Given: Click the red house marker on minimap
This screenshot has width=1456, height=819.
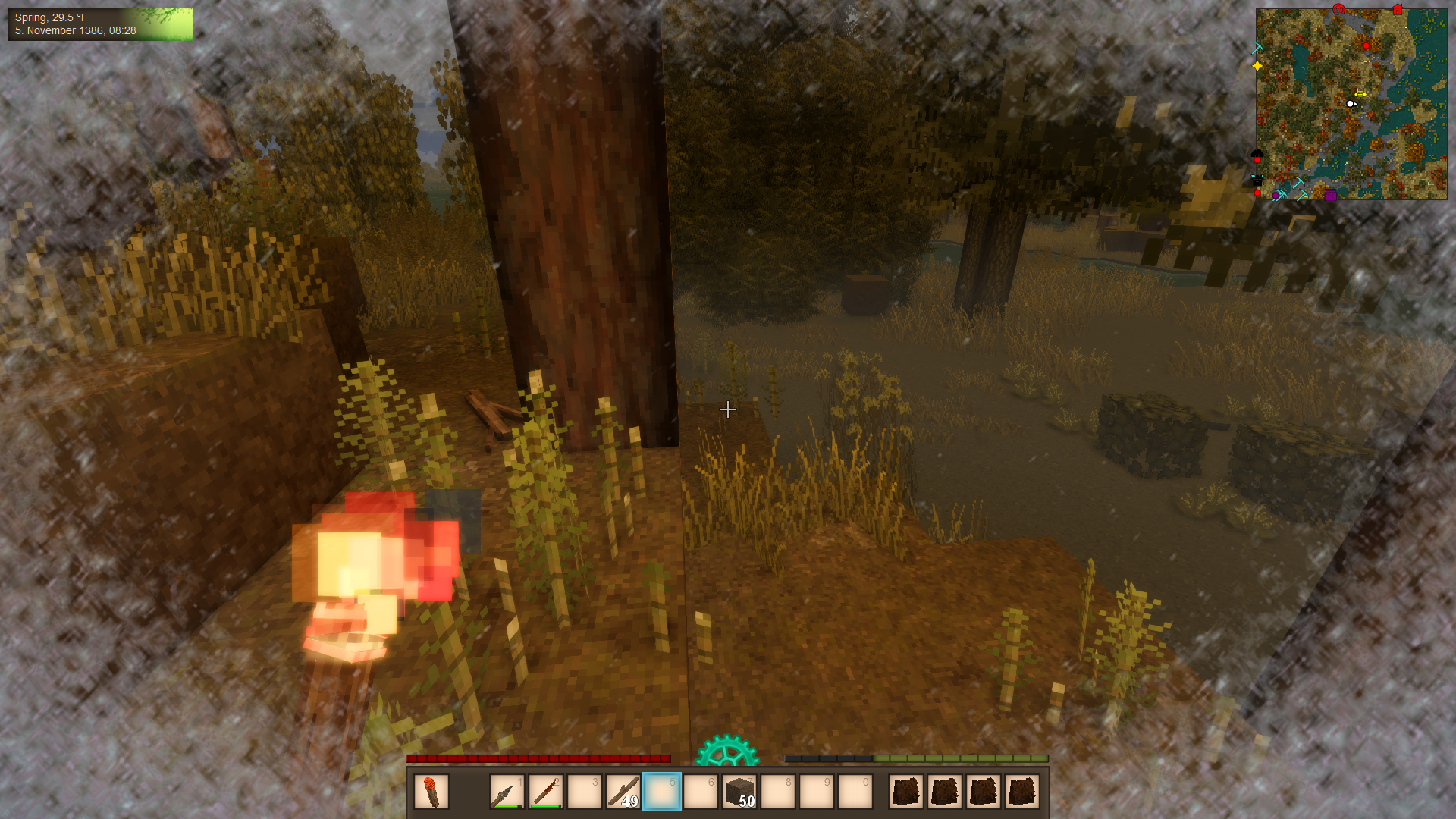Looking at the screenshot, I should (1398, 10).
